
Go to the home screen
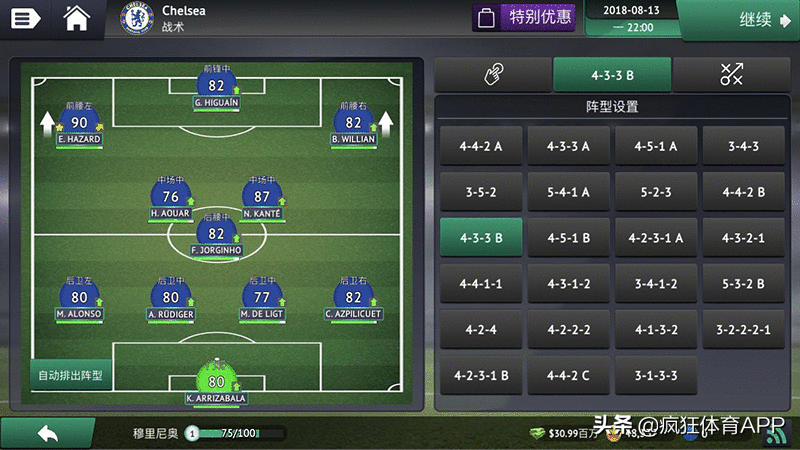pos(77,18)
